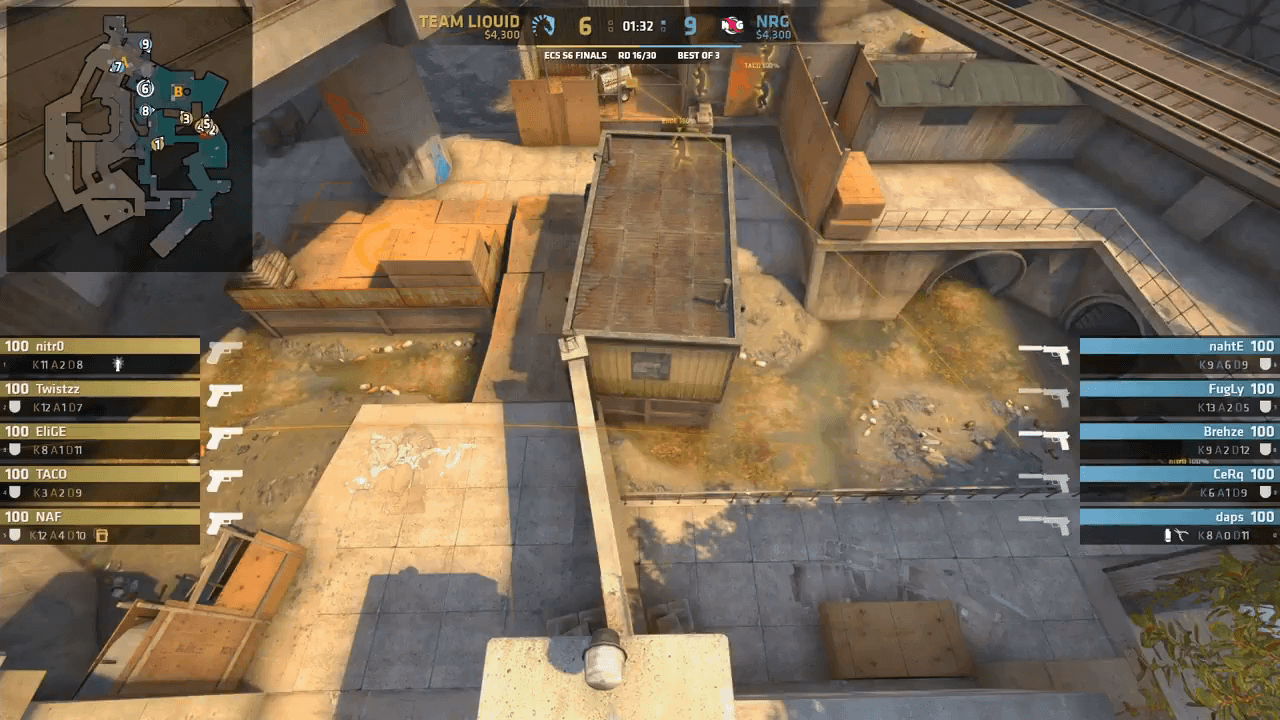Viewport: 1280px width, 720px height.
Task: Select Brehze's player panel
Action: [1178, 441]
